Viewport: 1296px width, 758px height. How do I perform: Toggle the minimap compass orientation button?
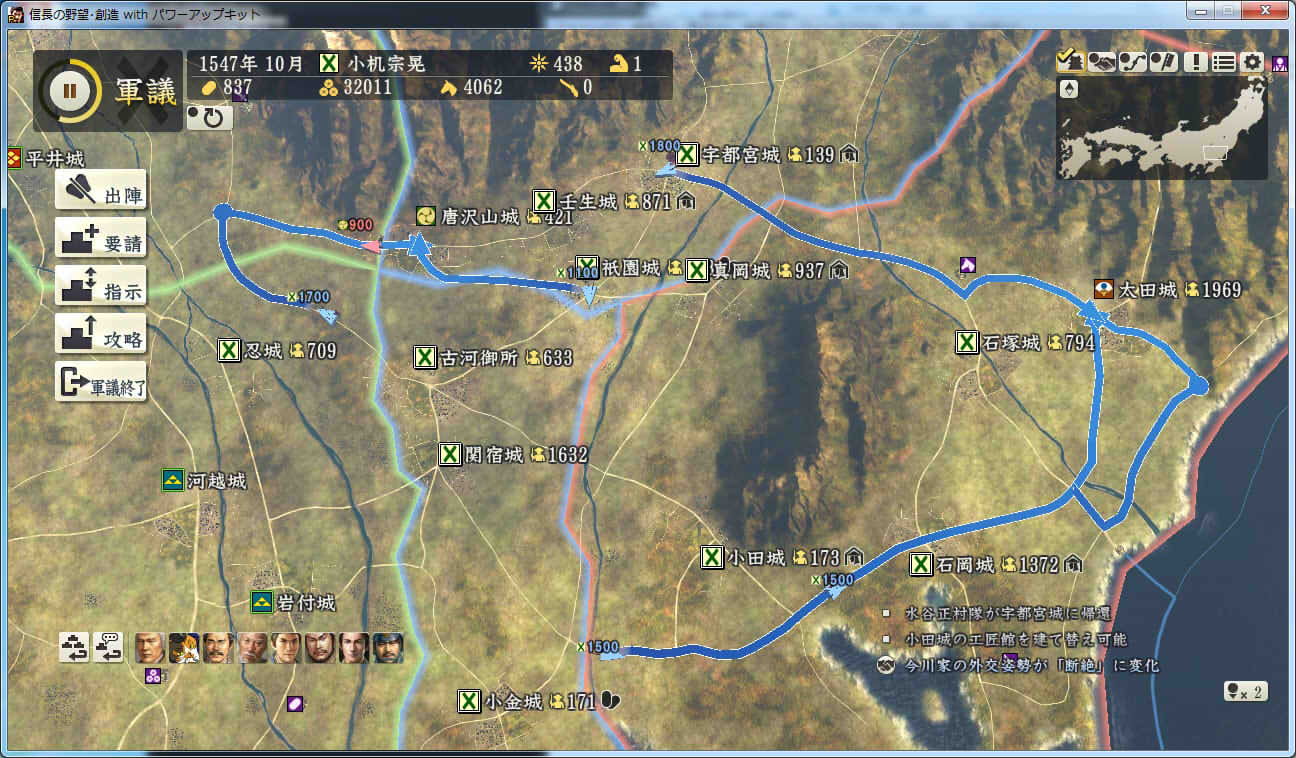click(1069, 89)
